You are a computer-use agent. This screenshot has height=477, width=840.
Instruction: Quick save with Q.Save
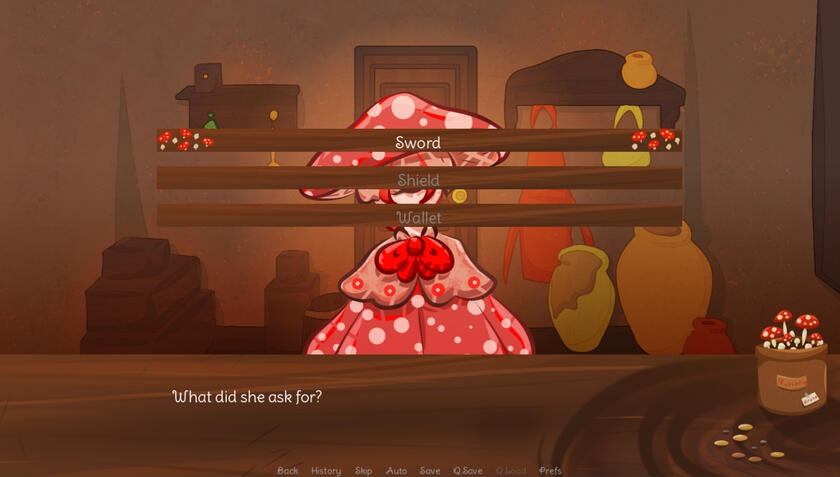click(x=468, y=470)
